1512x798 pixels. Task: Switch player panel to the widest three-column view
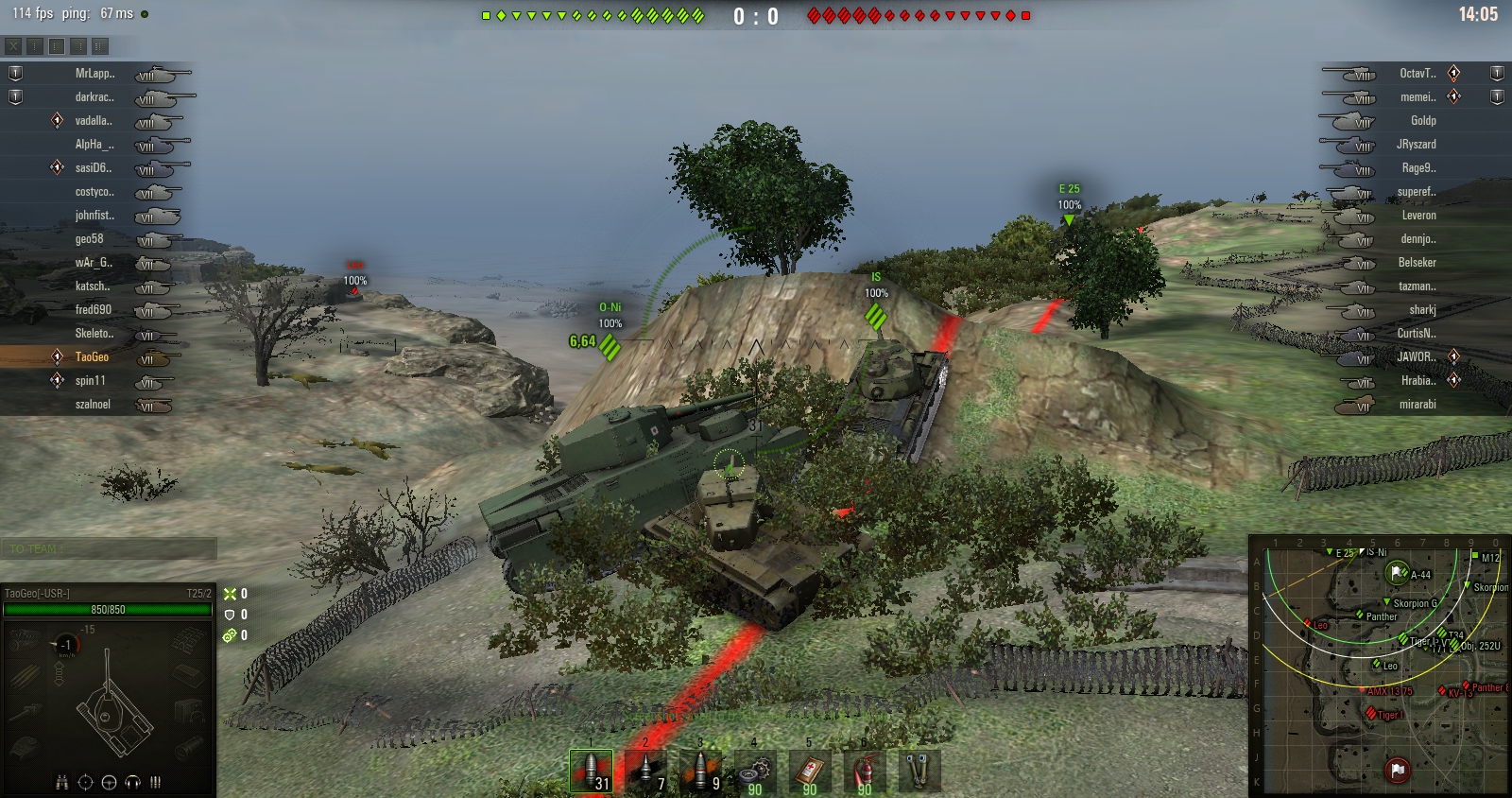tap(100, 45)
